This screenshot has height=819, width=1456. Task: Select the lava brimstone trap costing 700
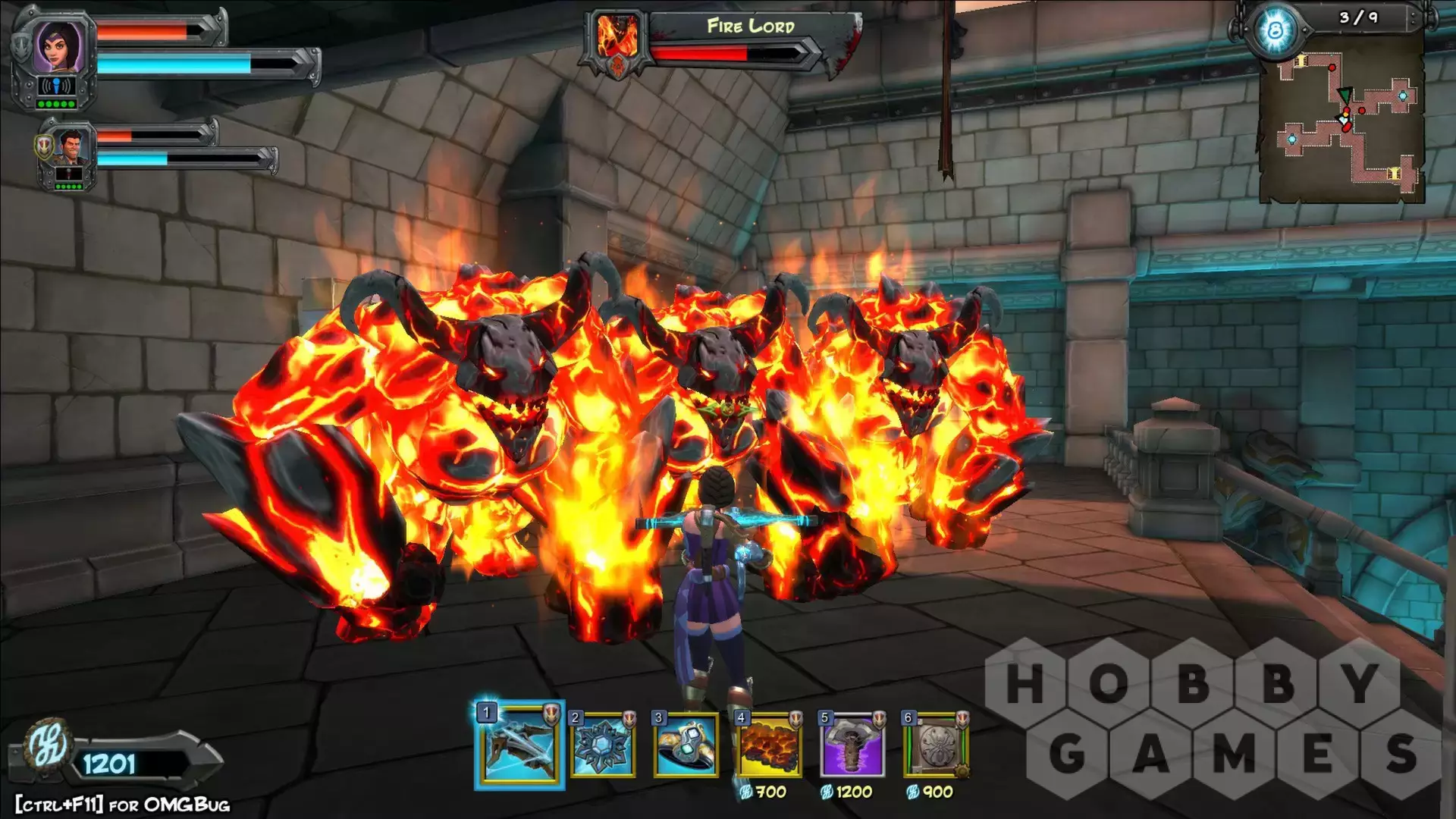[769, 746]
